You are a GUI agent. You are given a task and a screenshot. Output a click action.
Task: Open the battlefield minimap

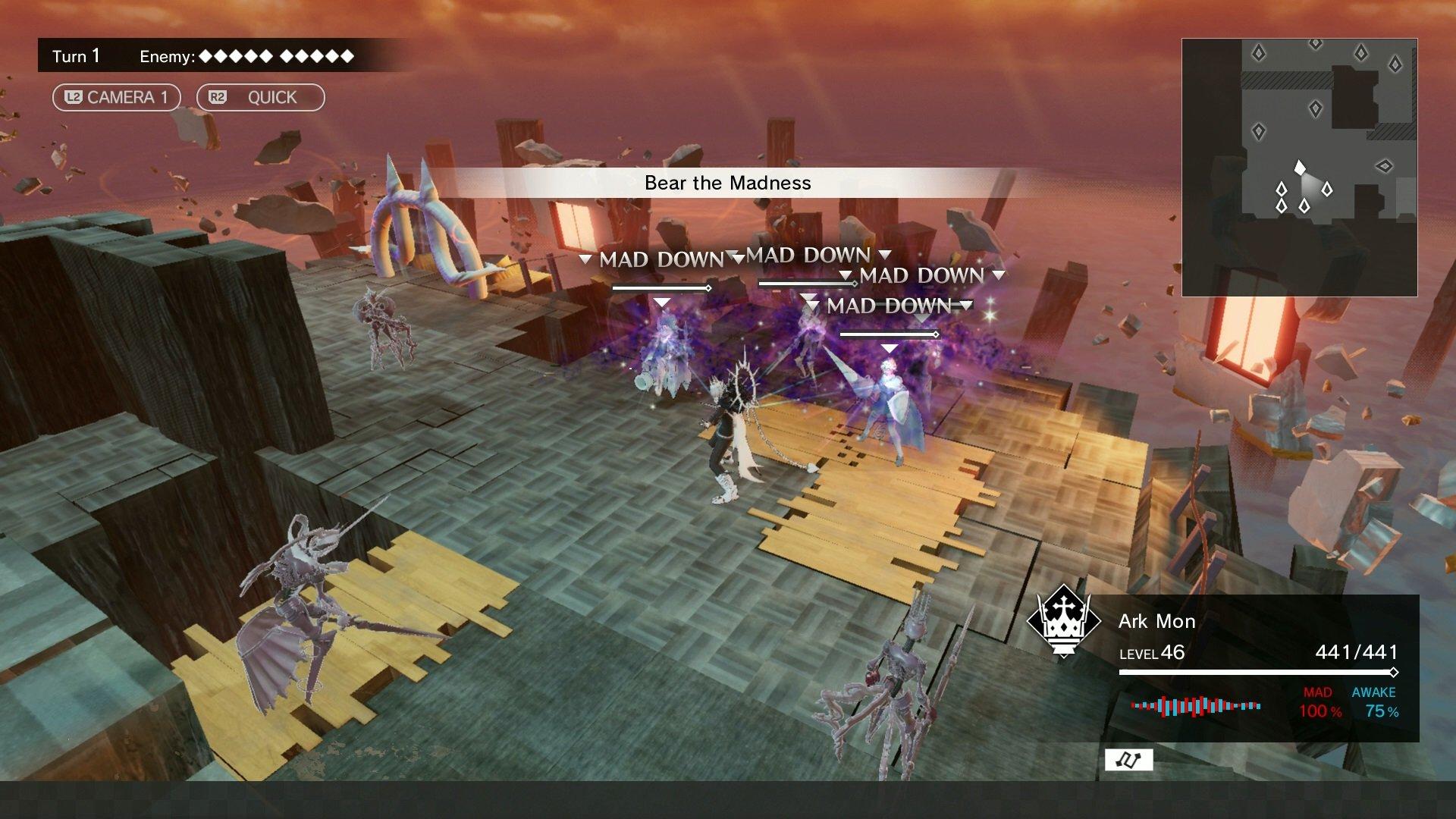(1299, 168)
